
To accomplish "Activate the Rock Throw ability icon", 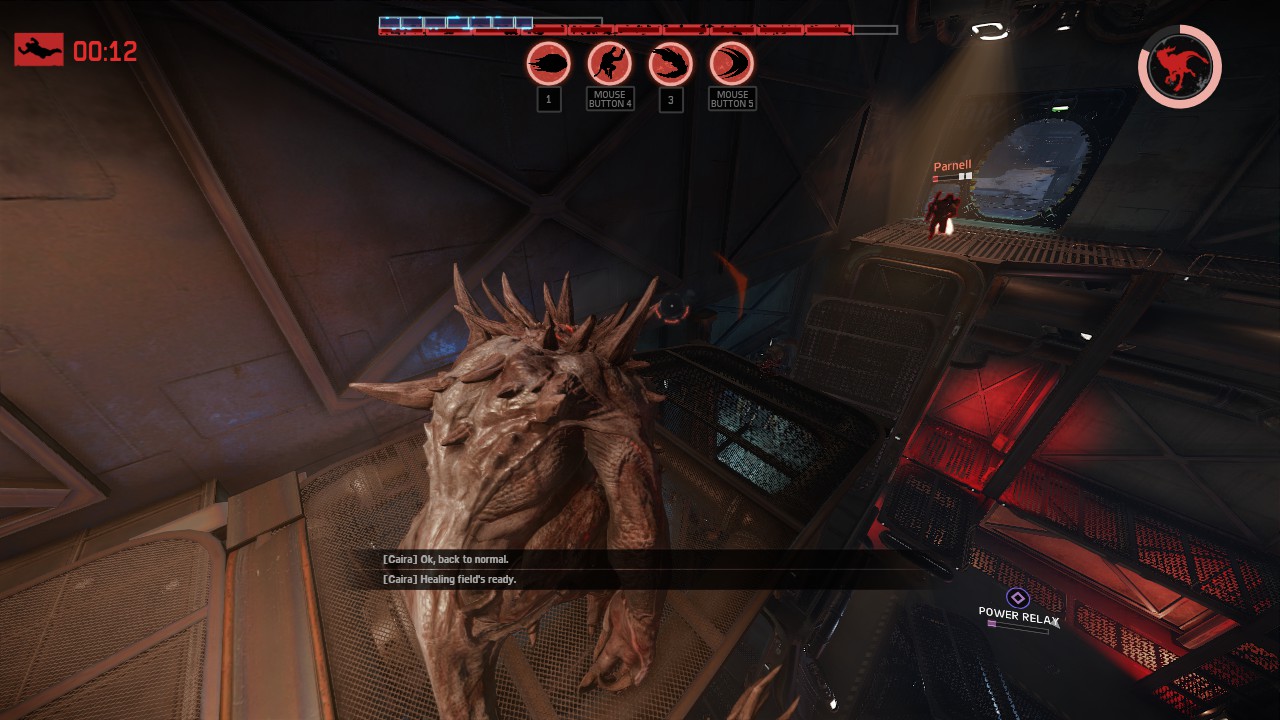I will (x=549, y=65).
